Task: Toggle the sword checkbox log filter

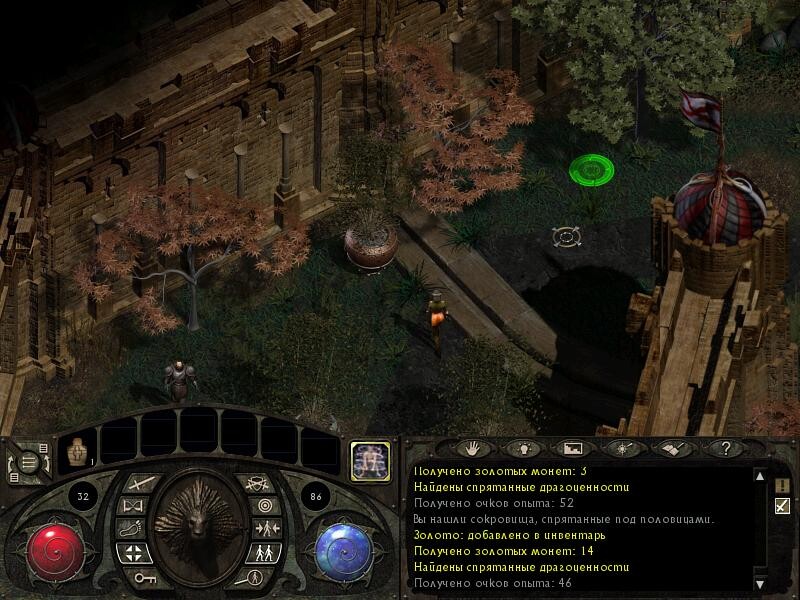Action: pyautogui.click(x=782, y=506)
